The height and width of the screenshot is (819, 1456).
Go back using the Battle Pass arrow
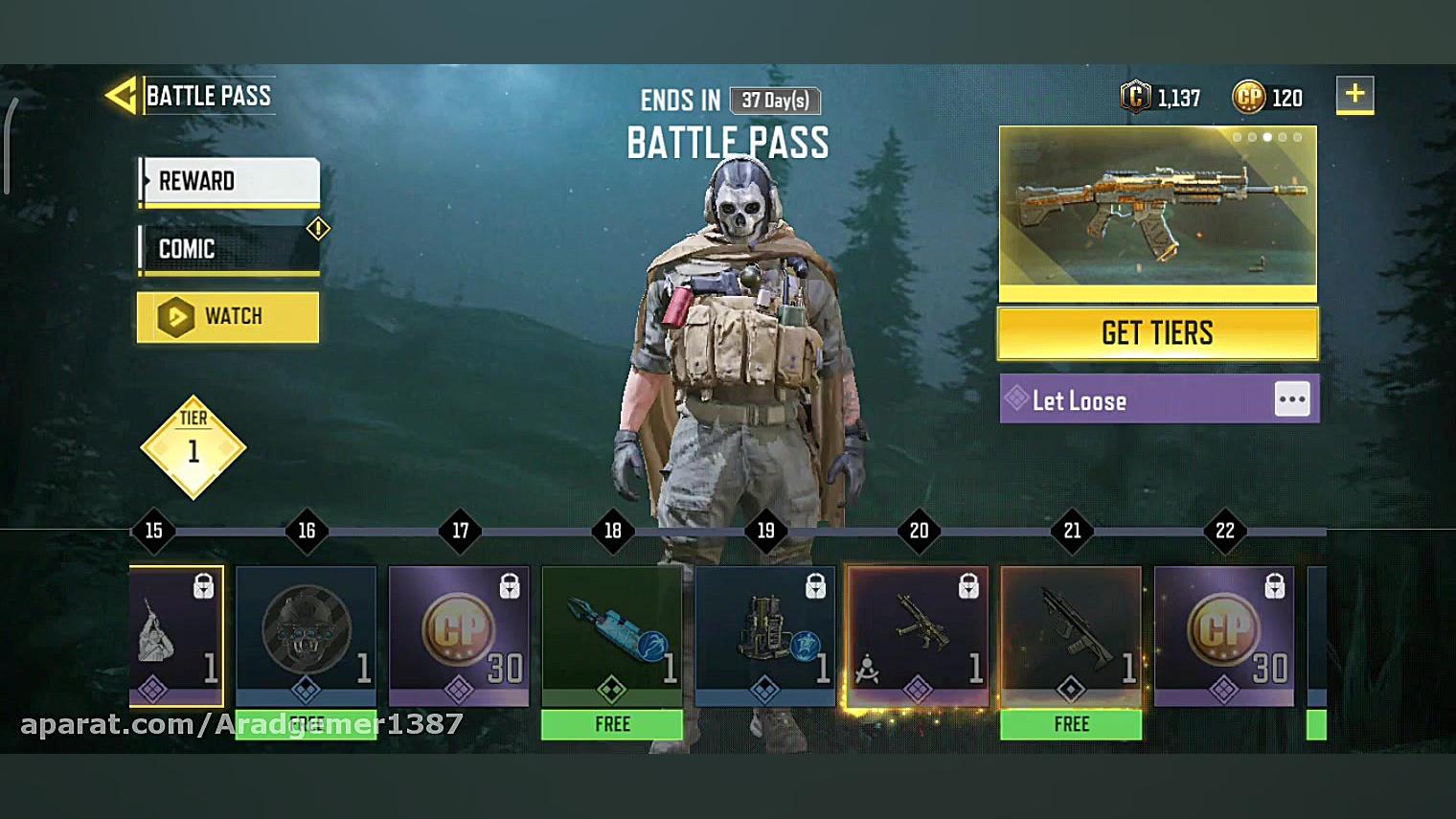122,96
